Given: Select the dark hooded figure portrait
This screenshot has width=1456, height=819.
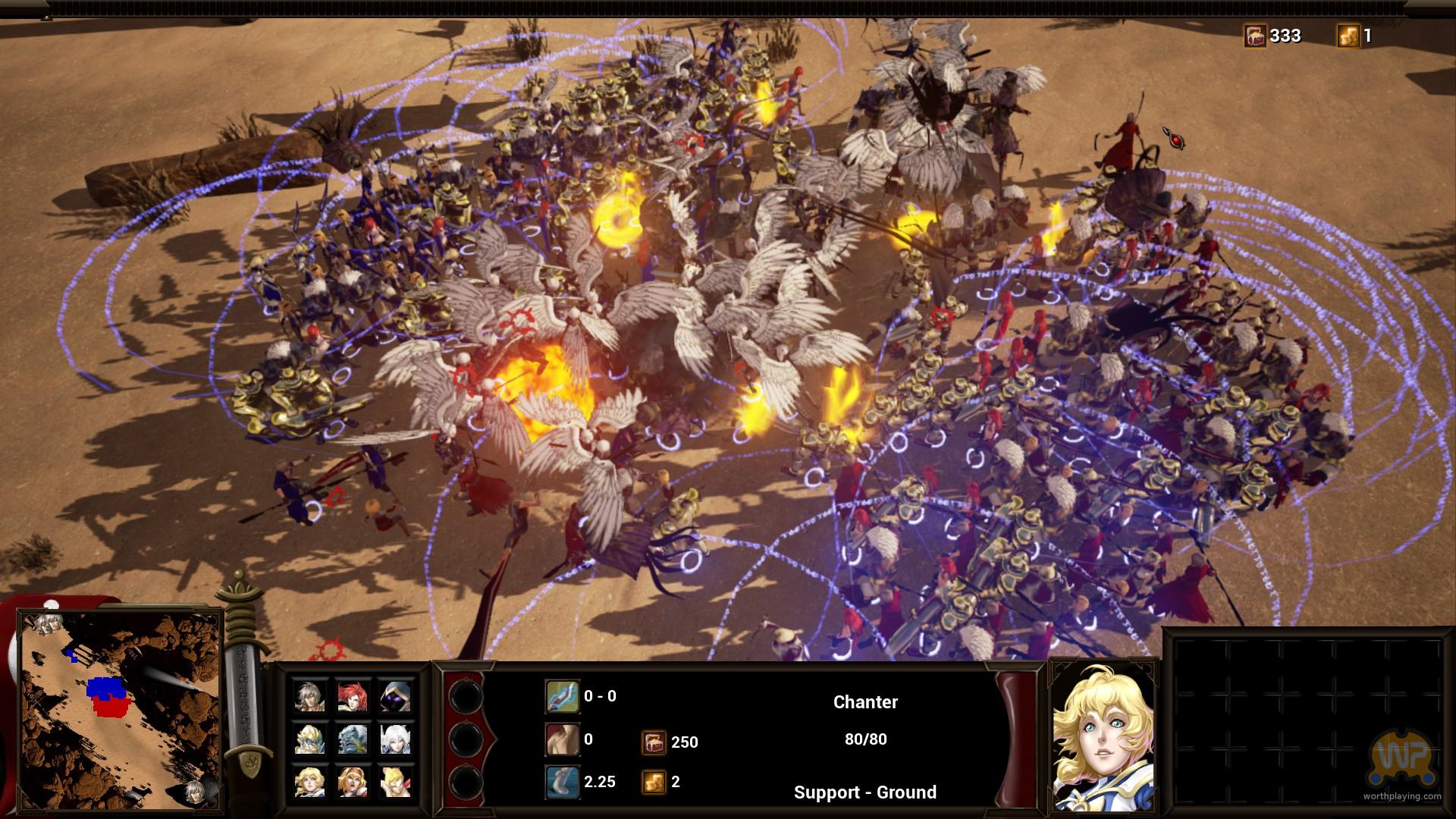Looking at the screenshot, I should coord(394,695).
